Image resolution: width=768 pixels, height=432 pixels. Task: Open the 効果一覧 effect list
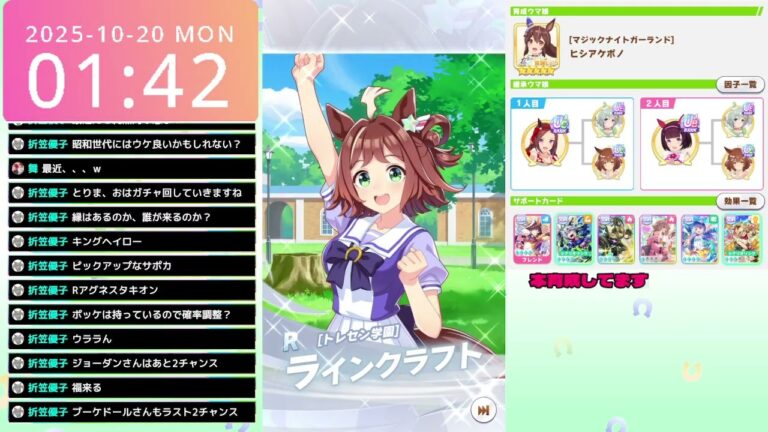coord(739,201)
